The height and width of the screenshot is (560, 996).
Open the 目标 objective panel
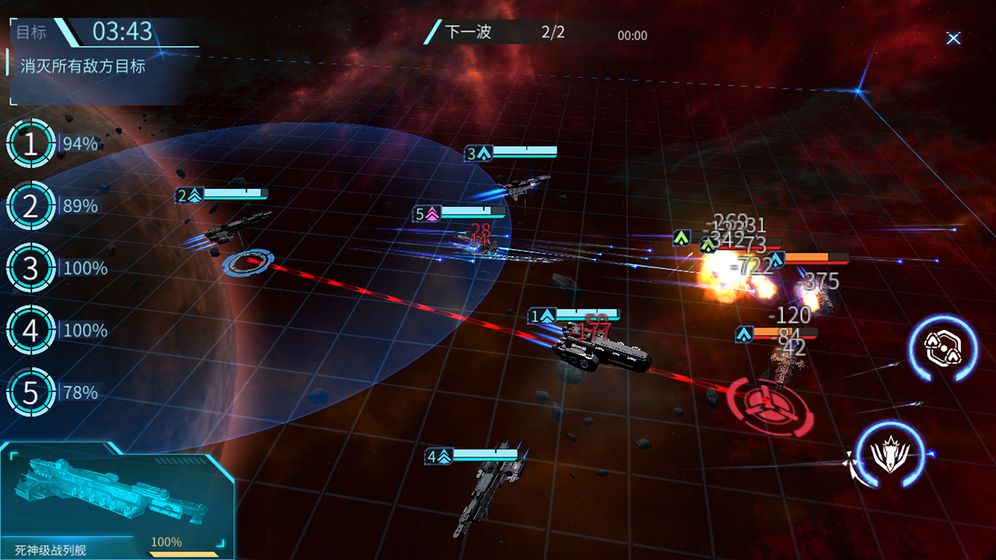click(32, 32)
